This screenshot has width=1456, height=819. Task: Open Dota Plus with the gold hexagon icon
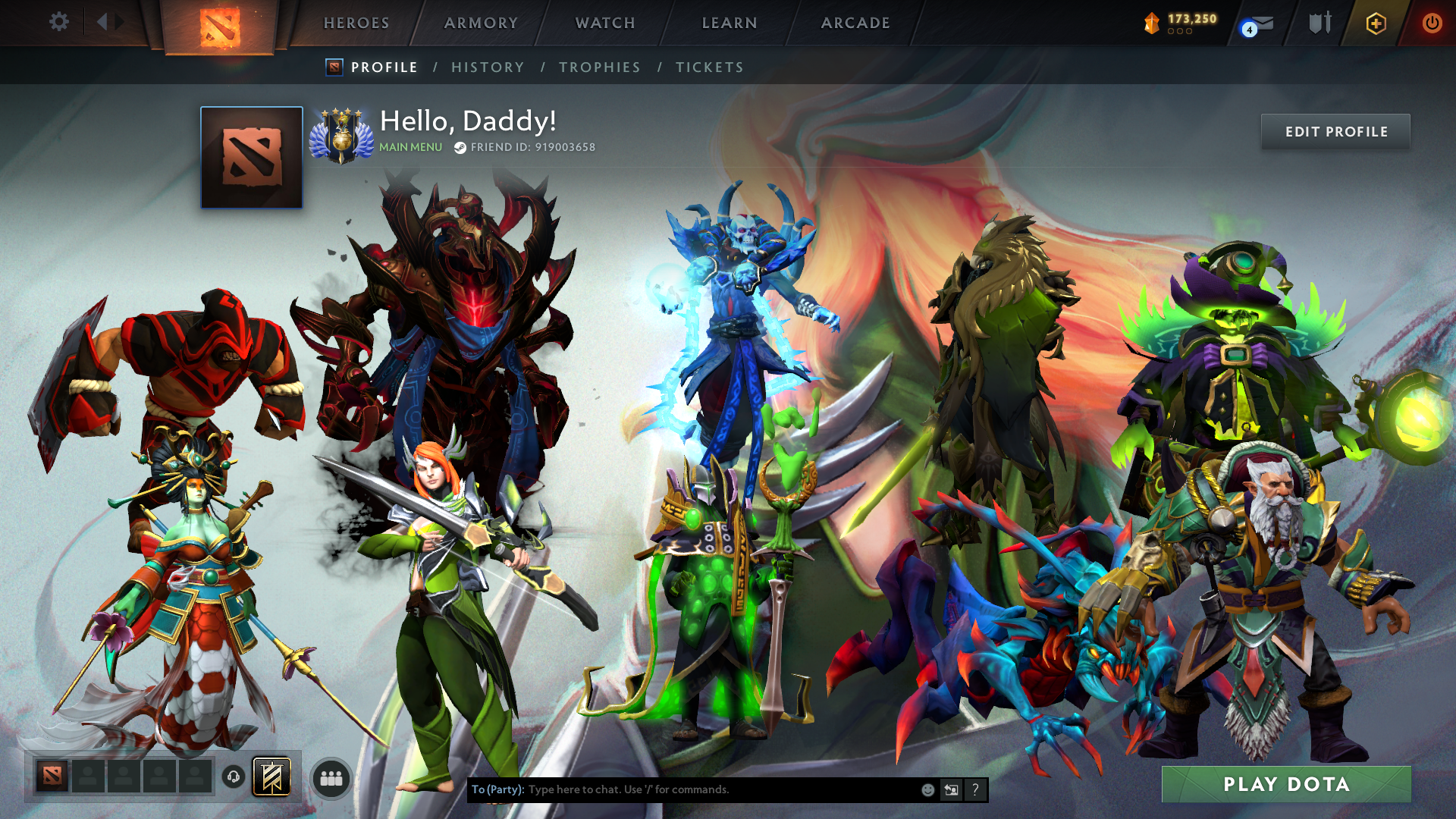pyautogui.click(x=1375, y=22)
